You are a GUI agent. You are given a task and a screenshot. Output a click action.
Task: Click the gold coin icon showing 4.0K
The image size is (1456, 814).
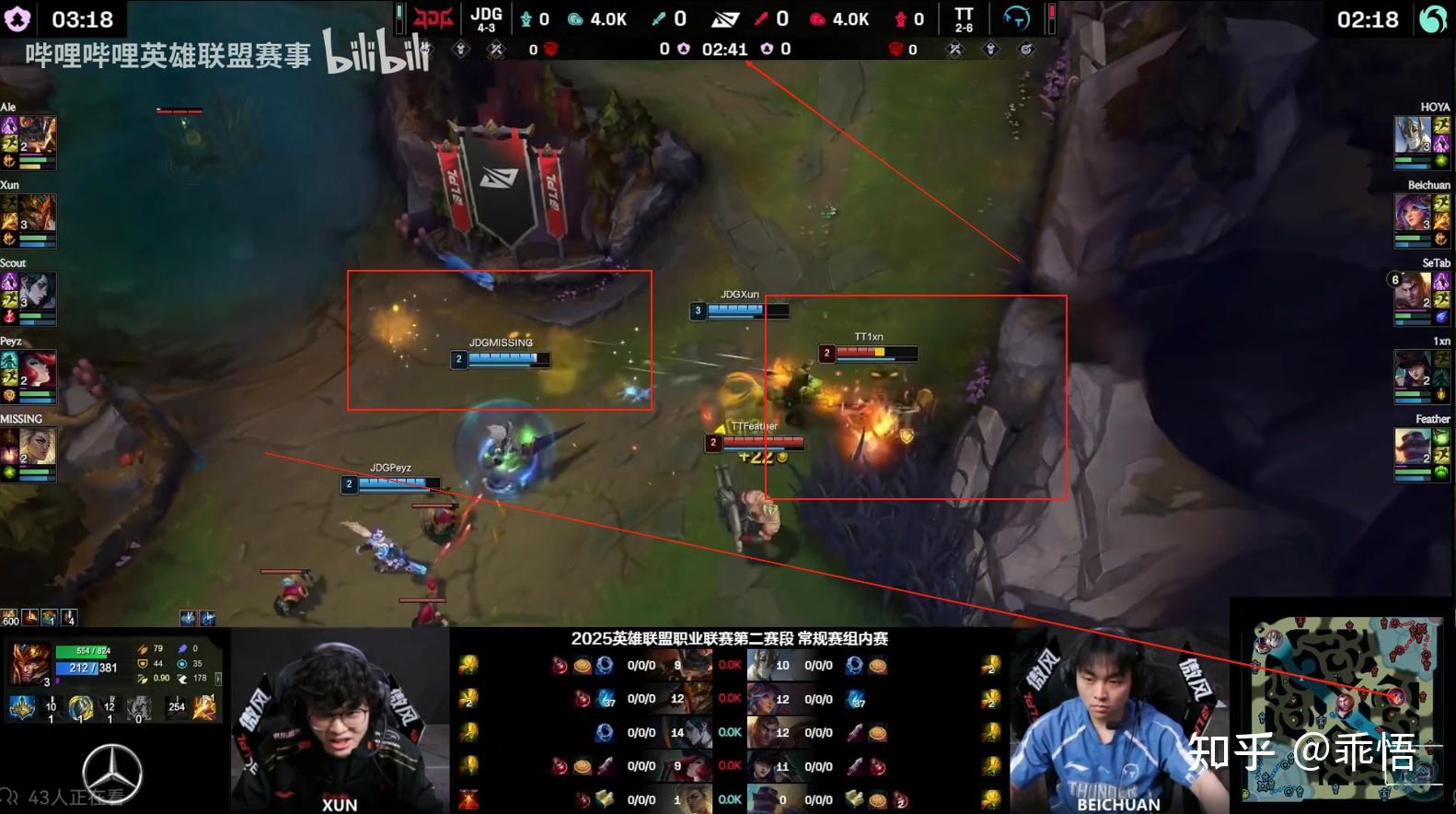[577, 18]
